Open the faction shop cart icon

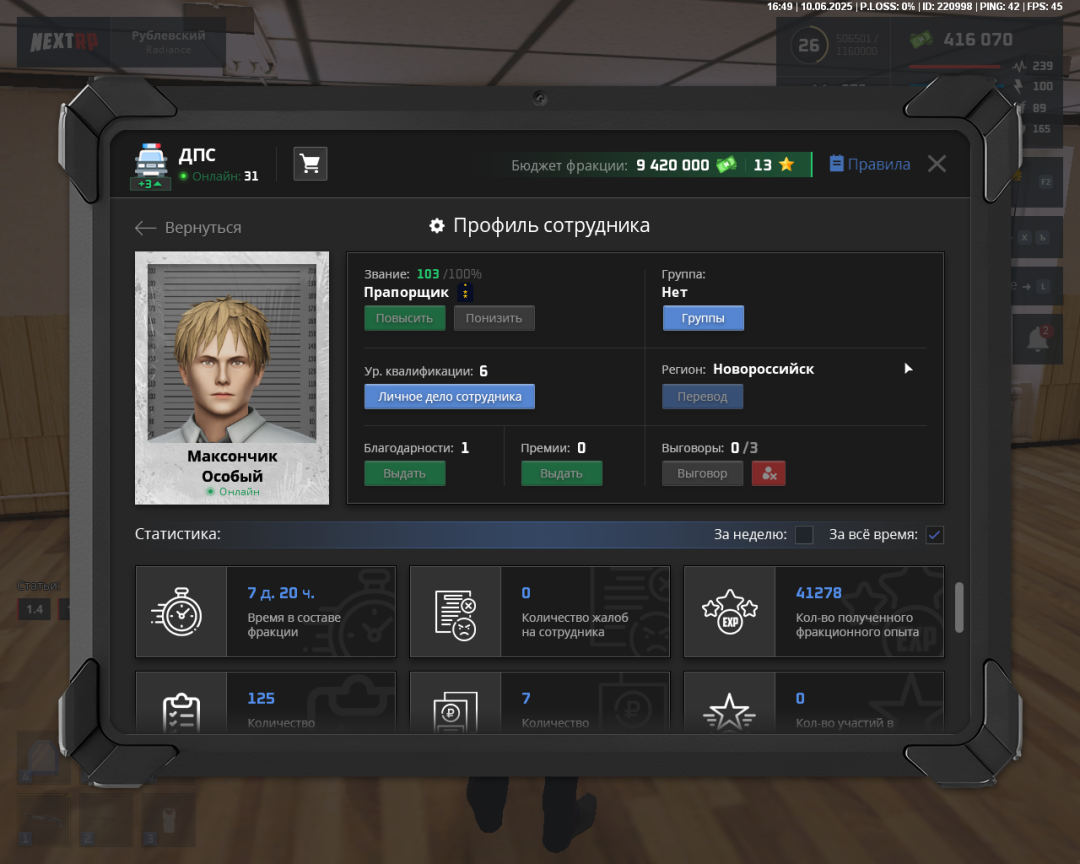pyautogui.click(x=310, y=164)
